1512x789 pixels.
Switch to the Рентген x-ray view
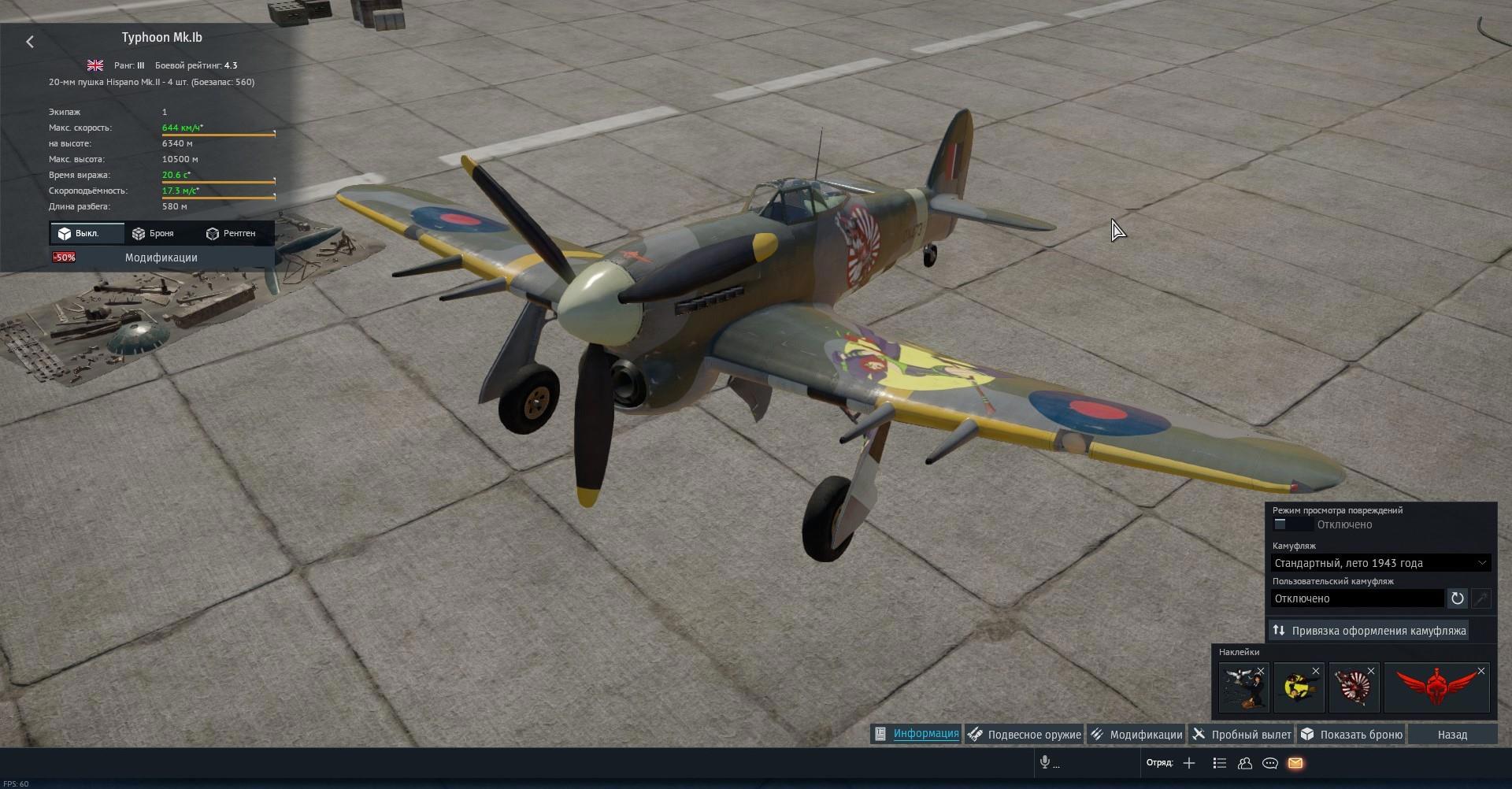pos(231,233)
